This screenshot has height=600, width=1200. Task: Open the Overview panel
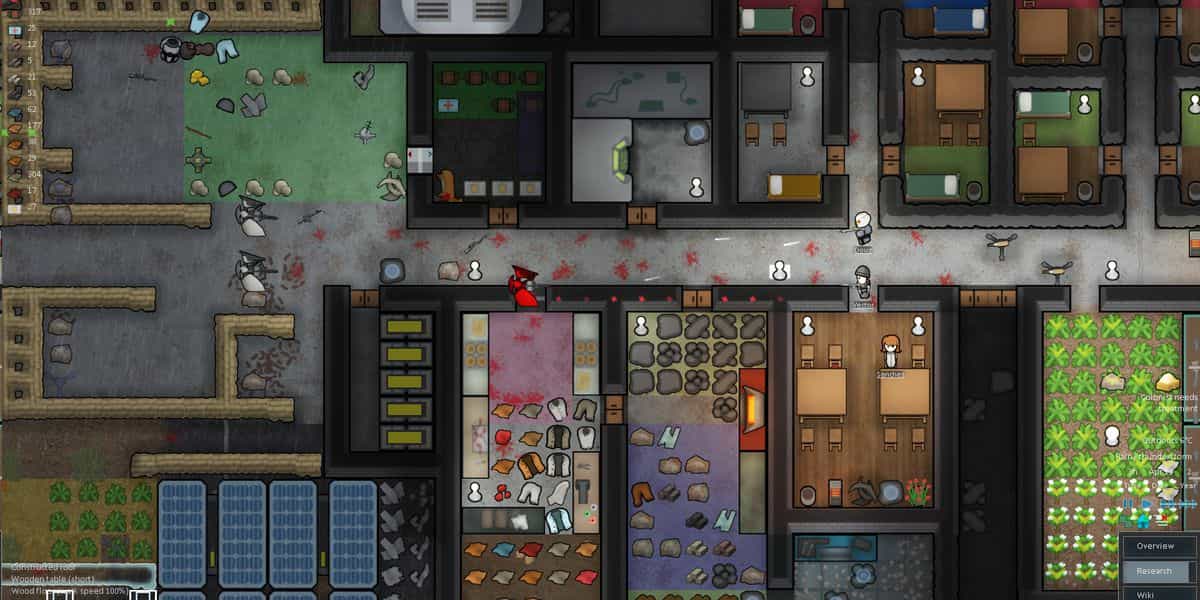[1155, 546]
